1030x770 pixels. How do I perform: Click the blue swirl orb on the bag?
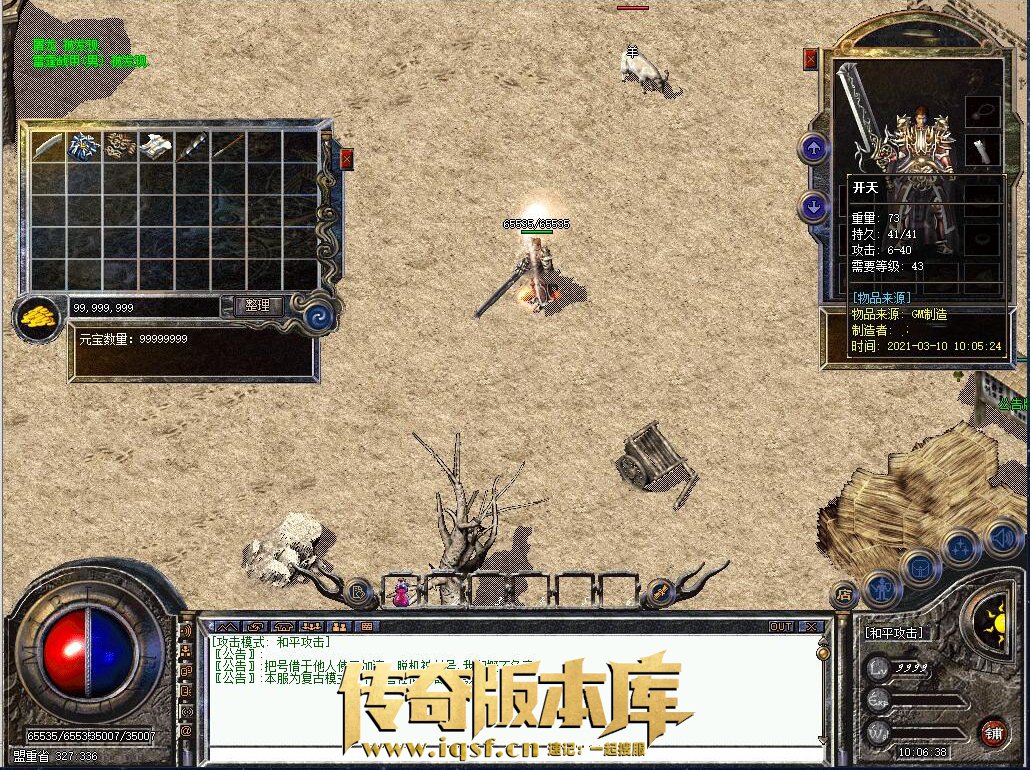(322, 315)
